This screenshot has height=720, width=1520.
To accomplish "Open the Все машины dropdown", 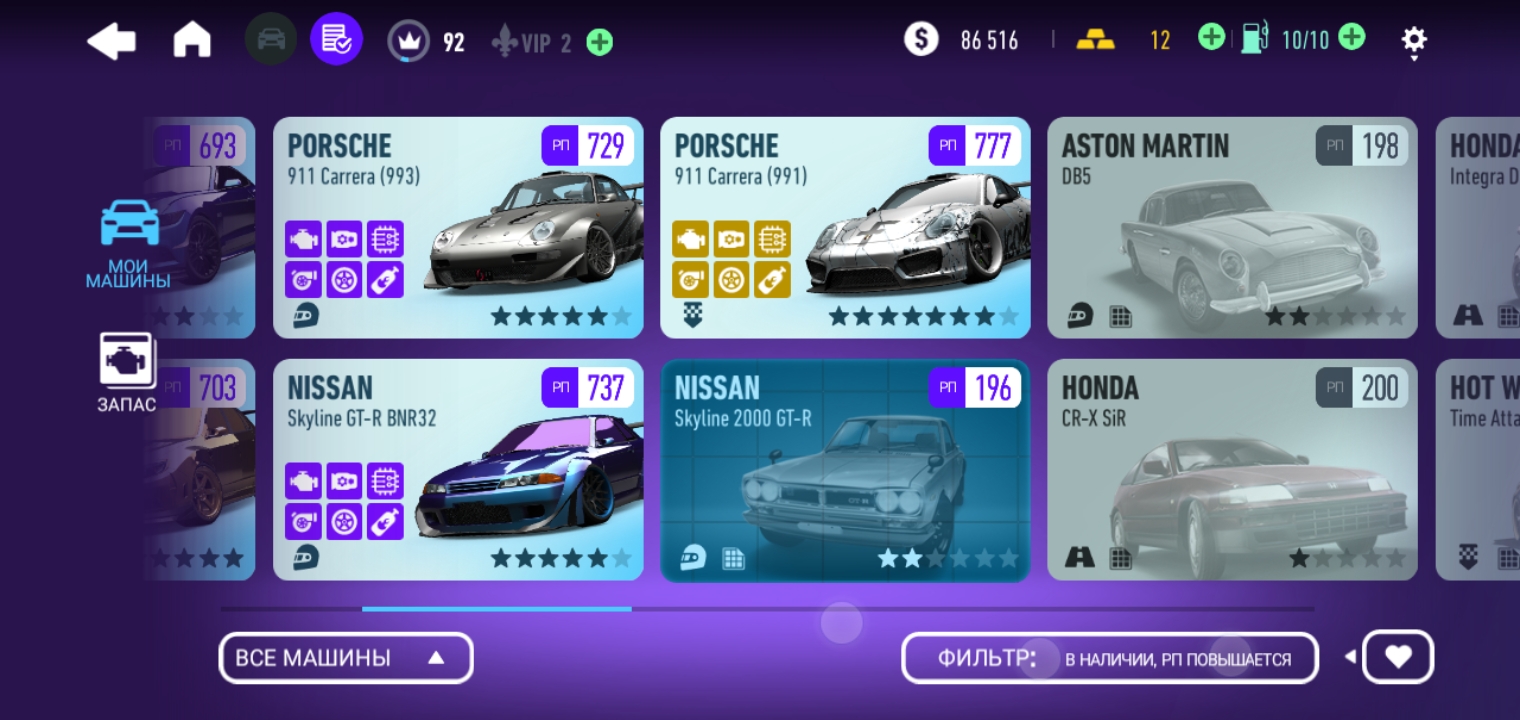I will click(x=345, y=658).
